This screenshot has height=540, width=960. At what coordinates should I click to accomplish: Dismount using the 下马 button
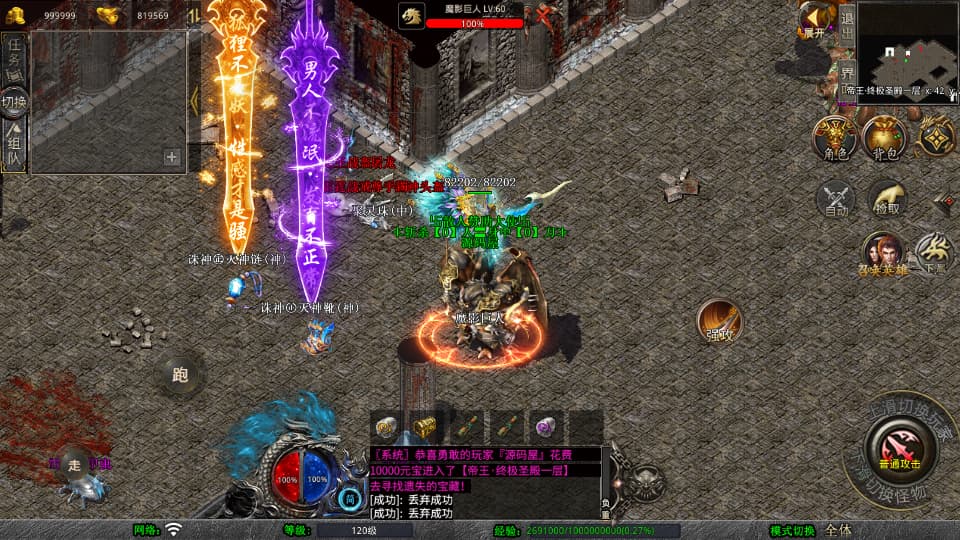click(935, 252)
